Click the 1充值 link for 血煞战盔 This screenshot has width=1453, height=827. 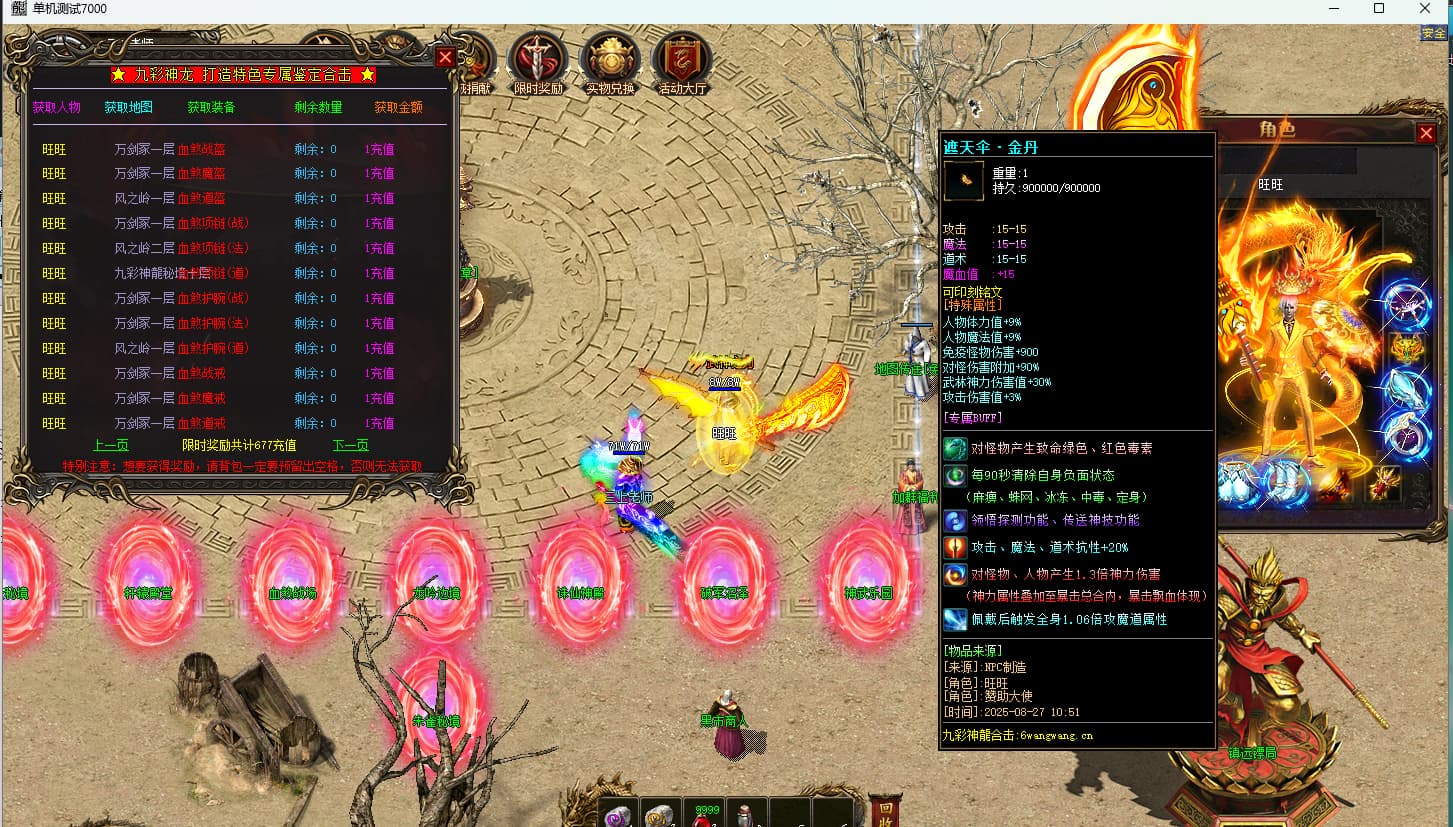coord(379,149)
